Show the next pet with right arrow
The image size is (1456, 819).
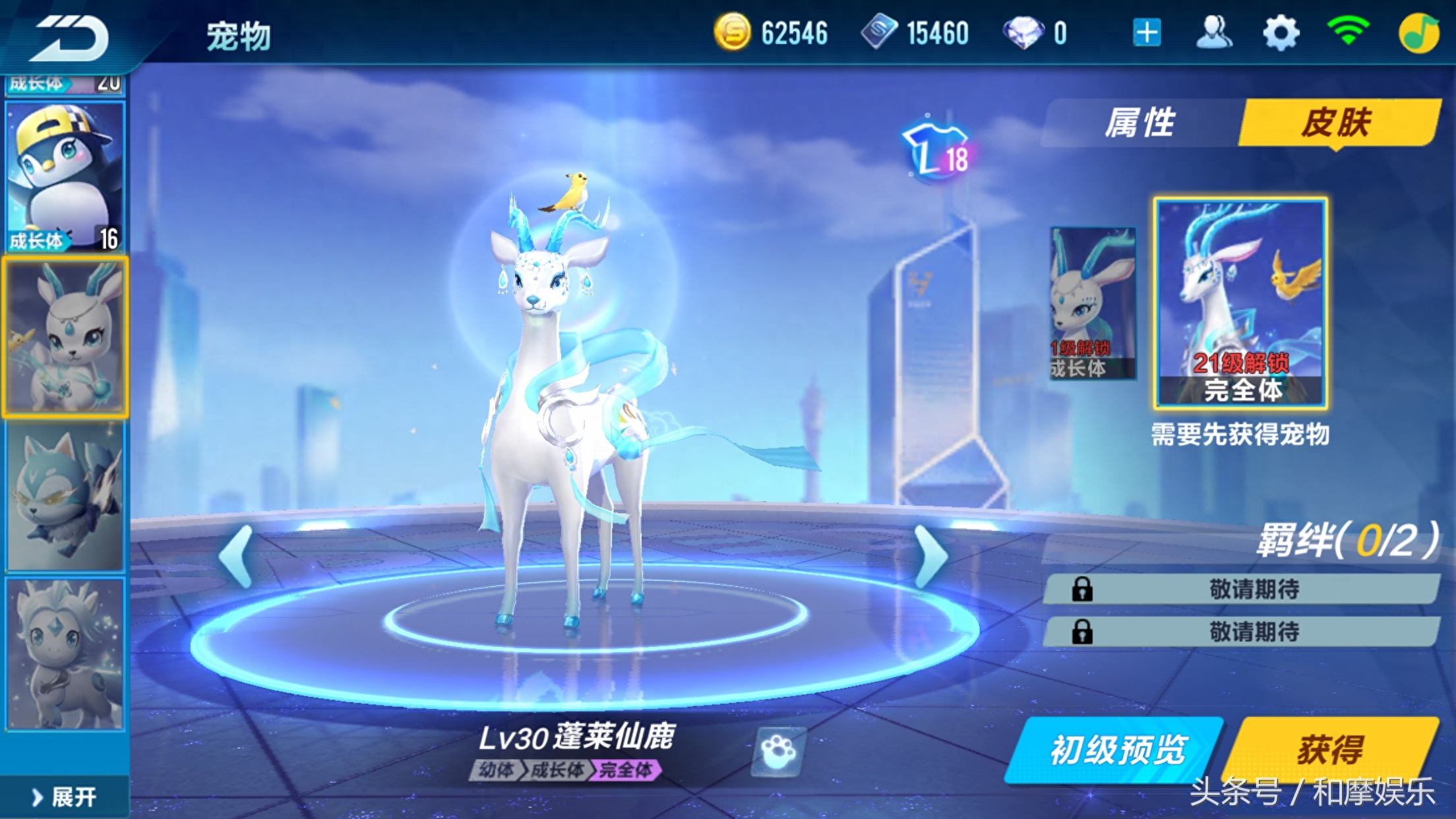click(932, 556)
